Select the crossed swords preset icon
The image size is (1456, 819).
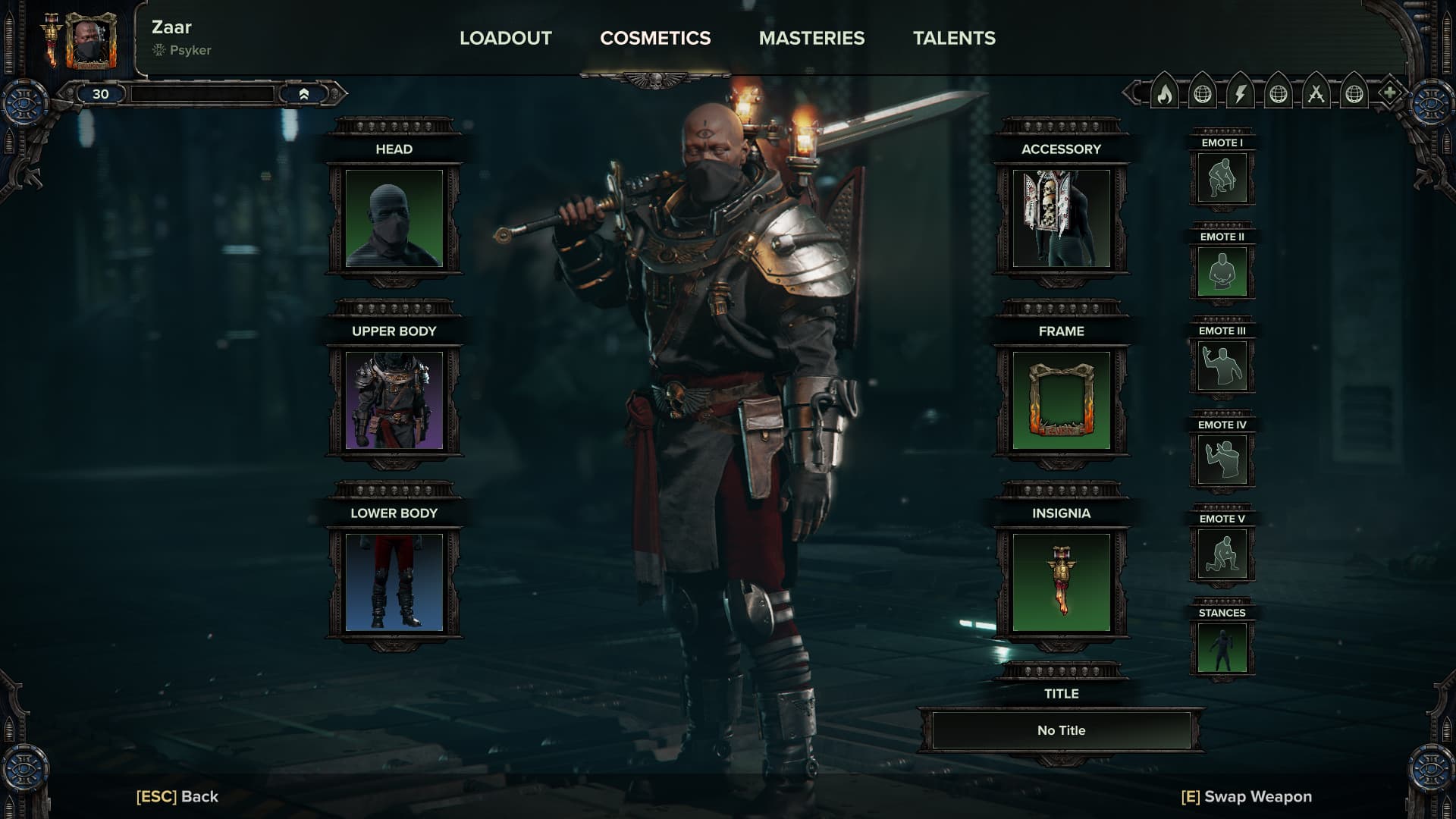[1316, 94]
